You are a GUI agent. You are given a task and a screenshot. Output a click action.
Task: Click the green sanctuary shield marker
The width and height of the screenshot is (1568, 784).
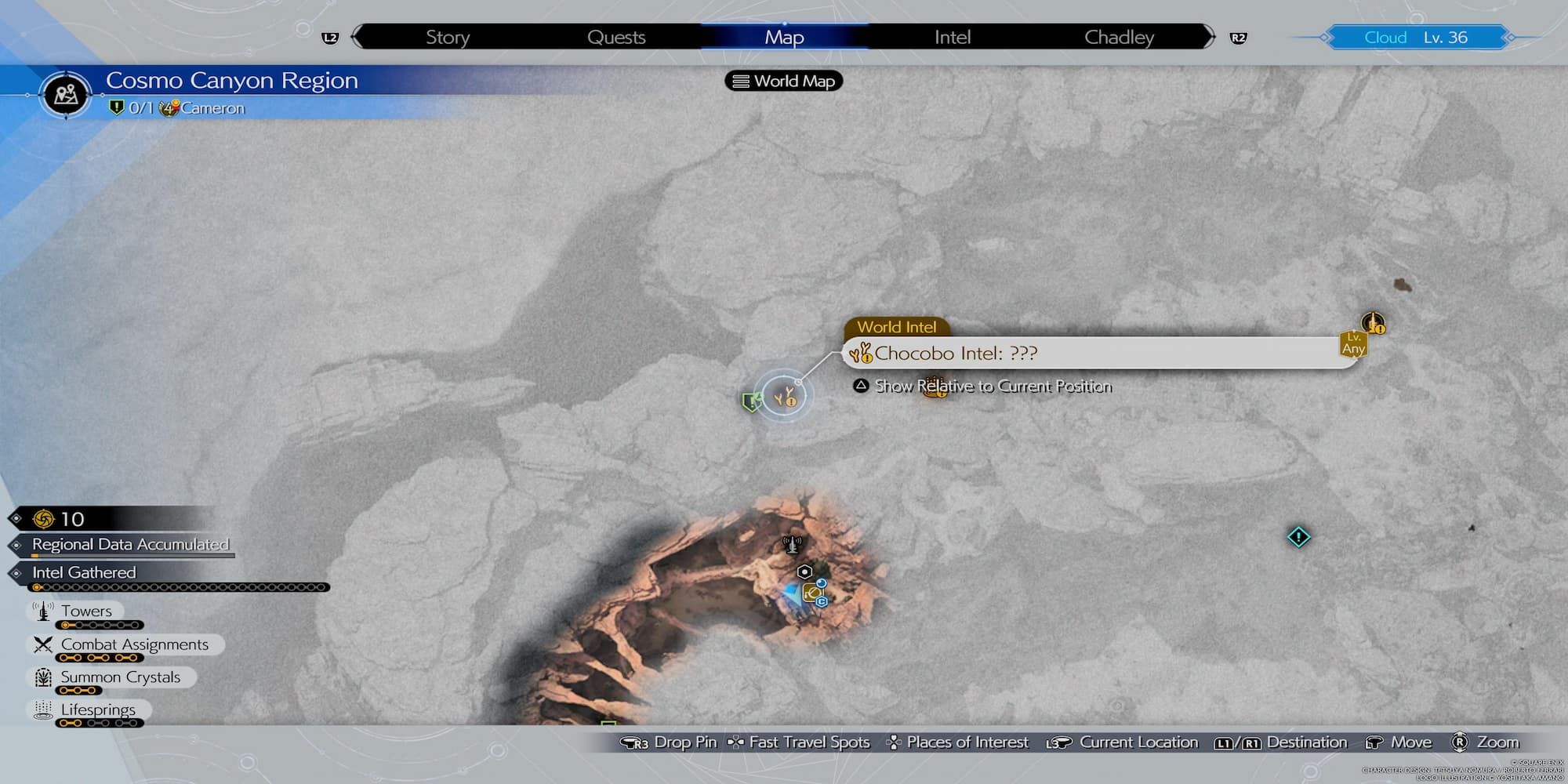coord(750,402)
